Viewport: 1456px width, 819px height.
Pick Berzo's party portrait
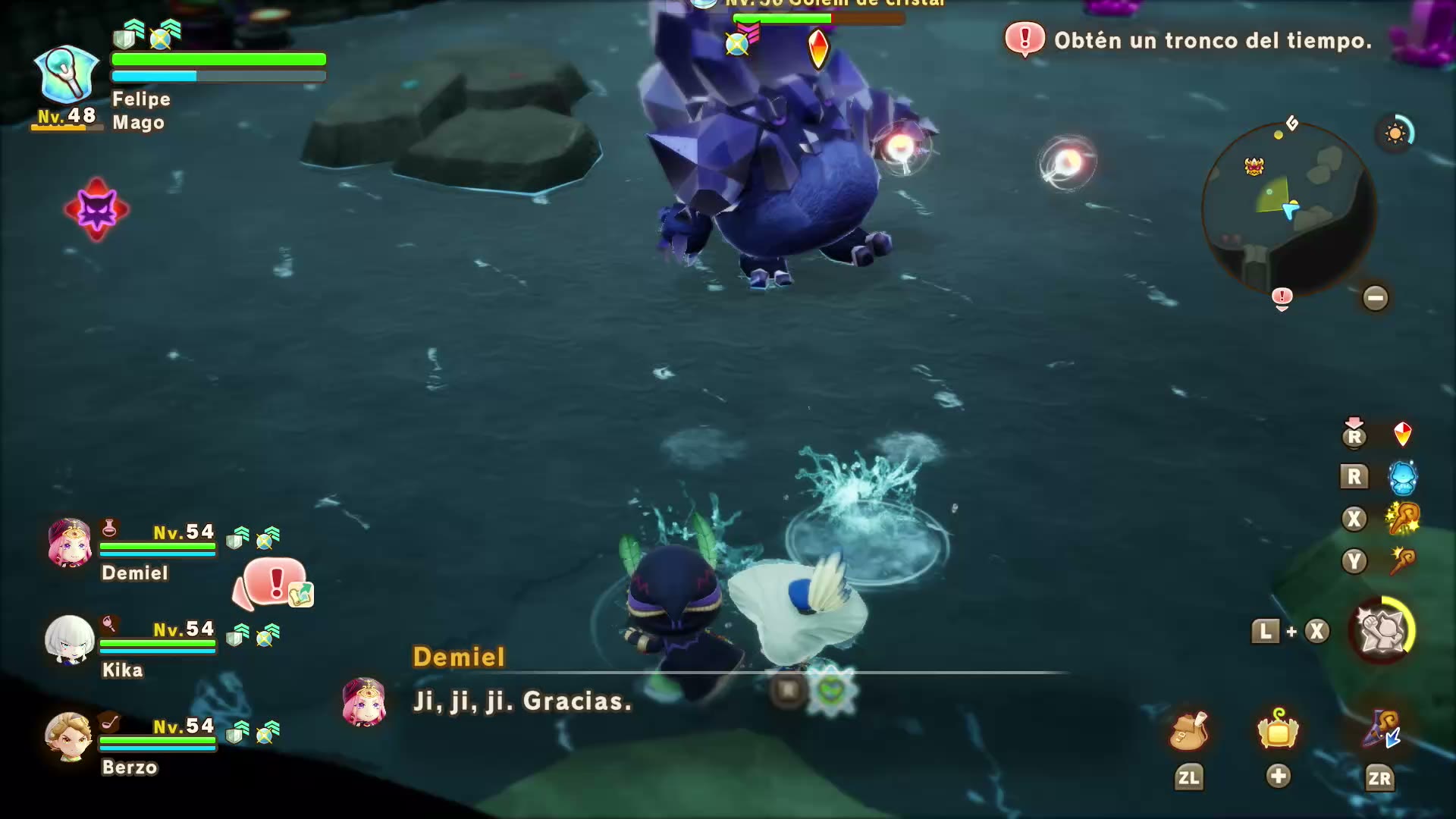point(68,736)
